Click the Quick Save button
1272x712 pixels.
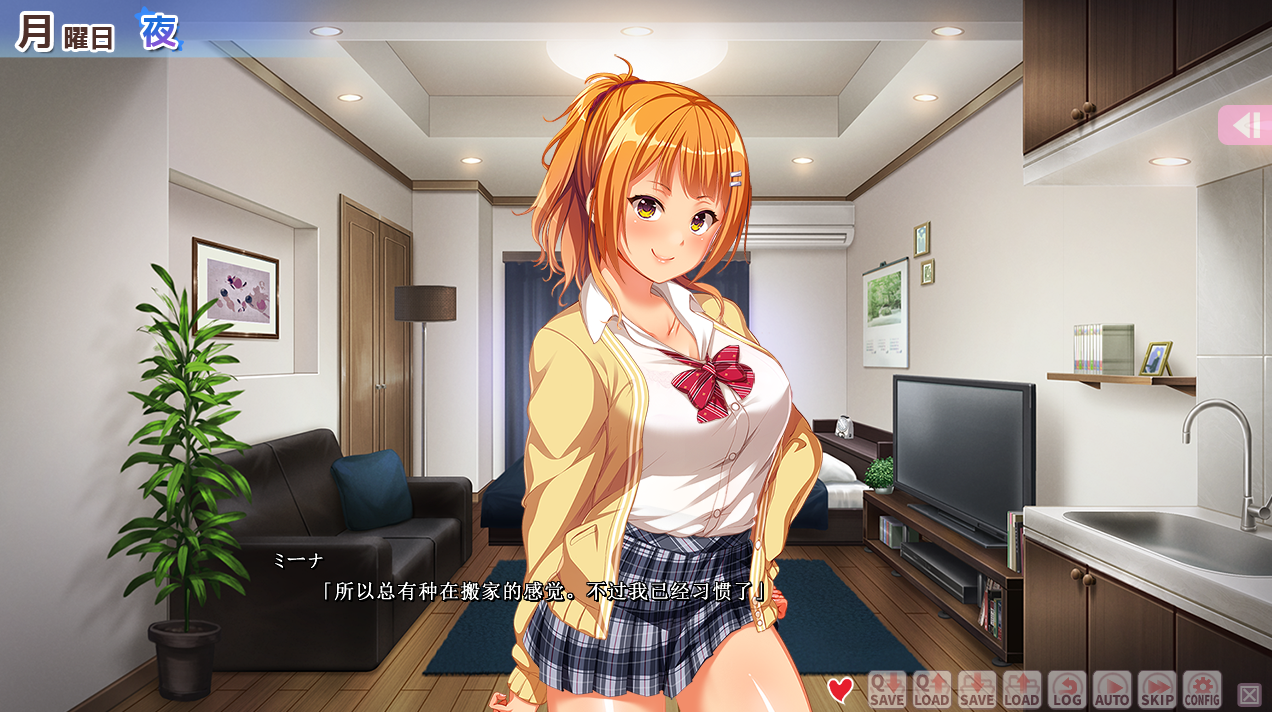click(x=886, y=689)
